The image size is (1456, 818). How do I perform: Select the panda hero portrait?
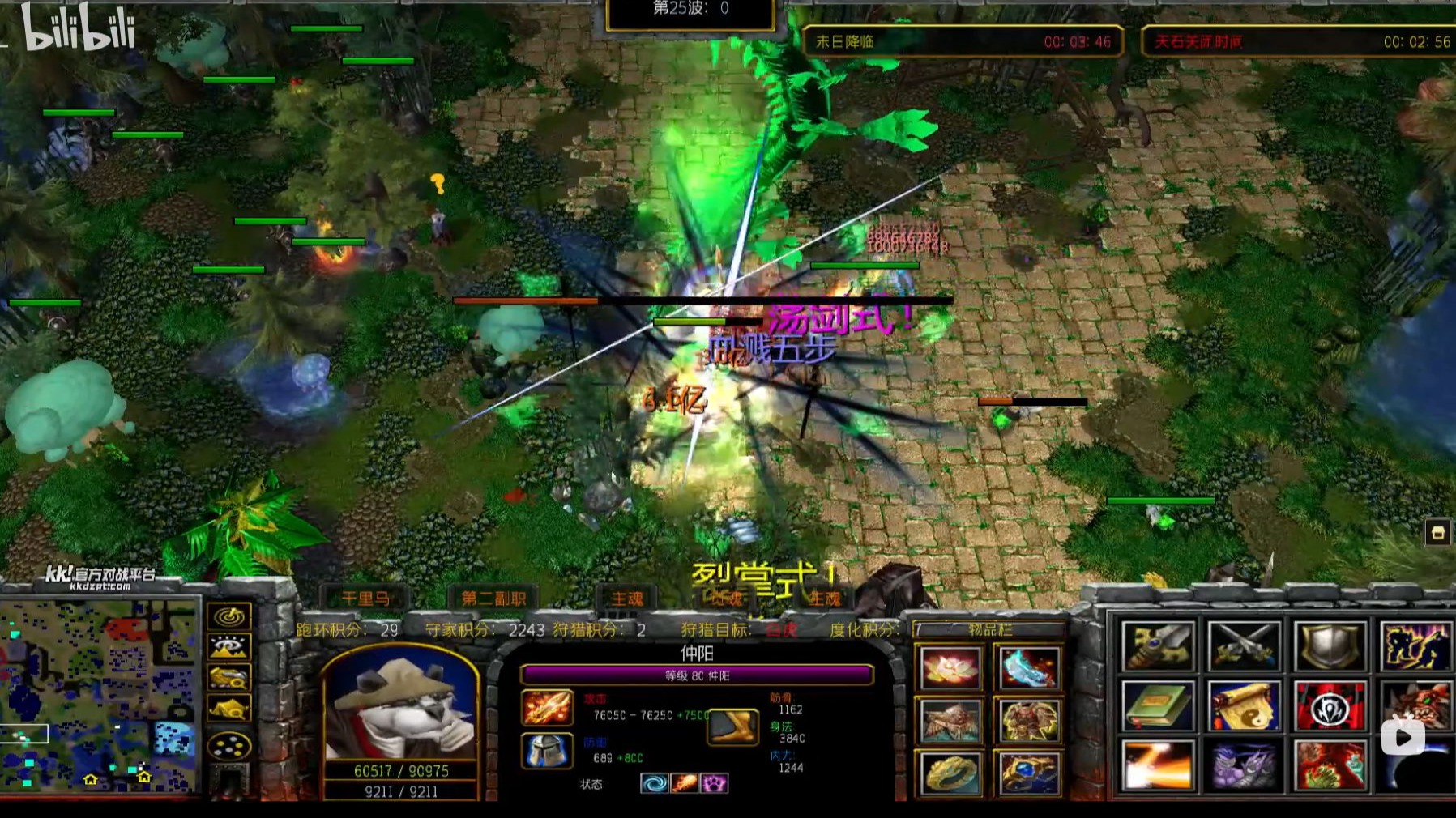click(x=401, y=705)
